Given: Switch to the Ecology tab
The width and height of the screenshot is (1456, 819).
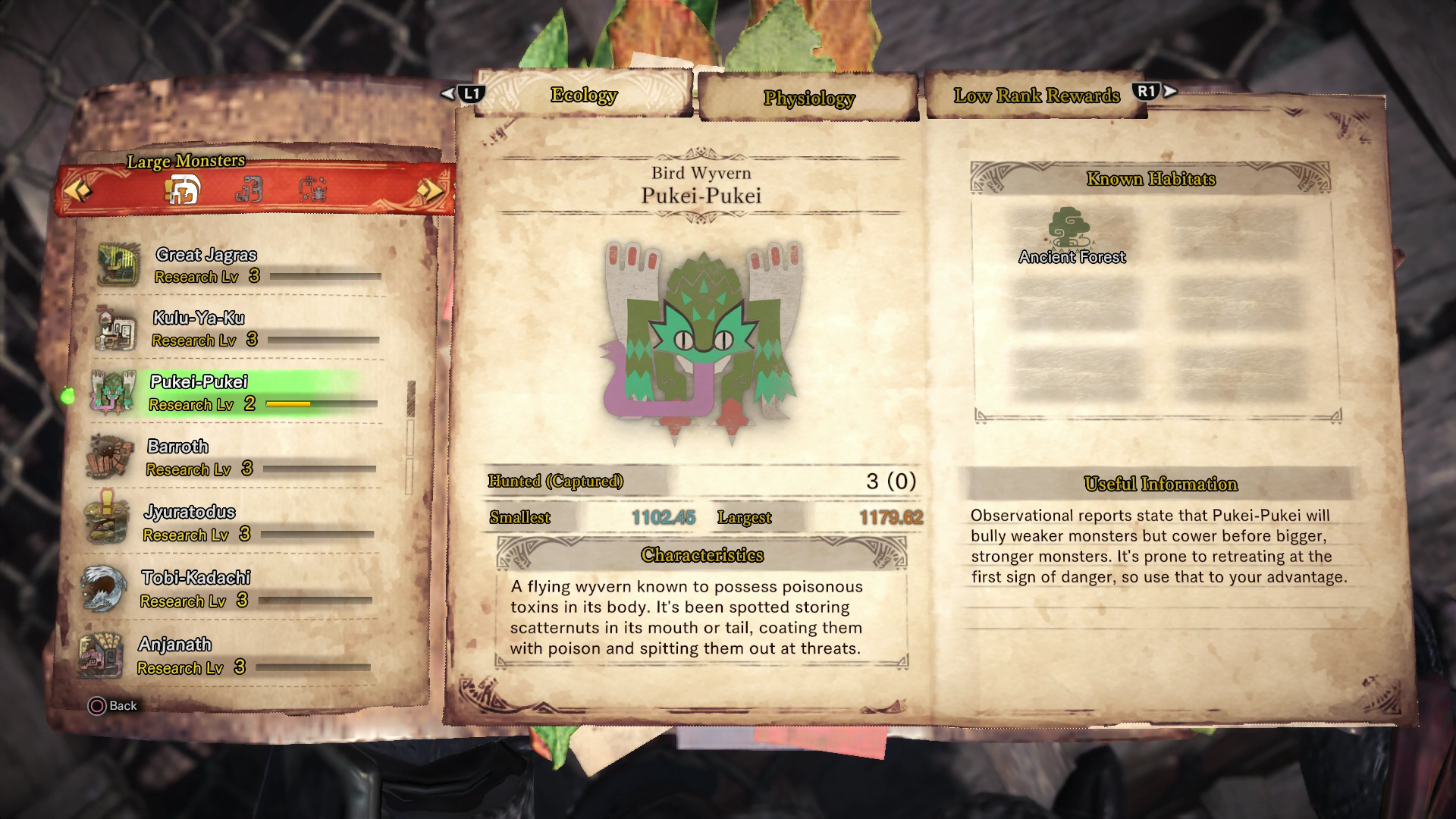Looking at the screenshot, I should click(x=584, y=95).
